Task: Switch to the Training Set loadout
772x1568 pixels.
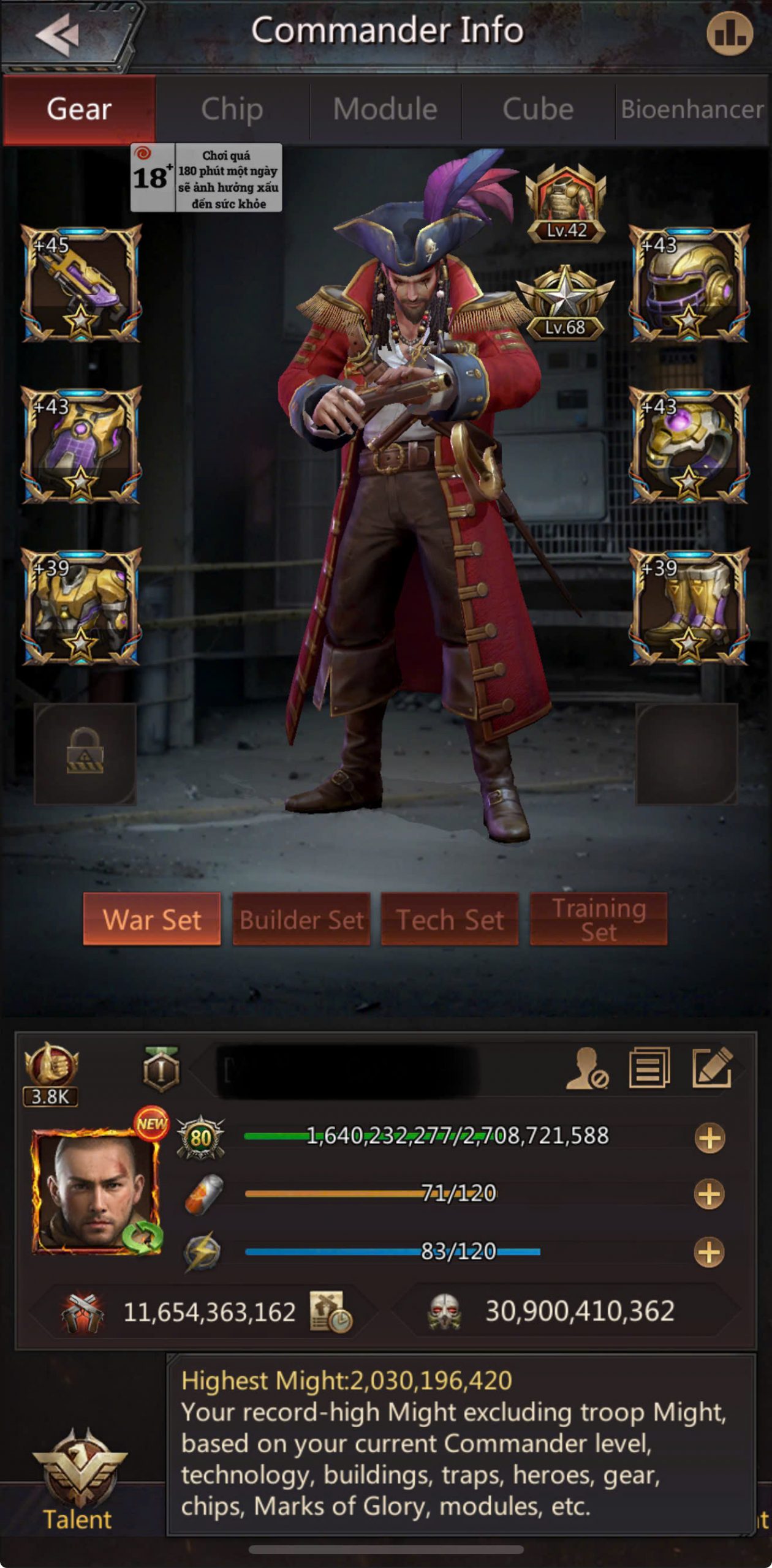Action: point(599,919)
